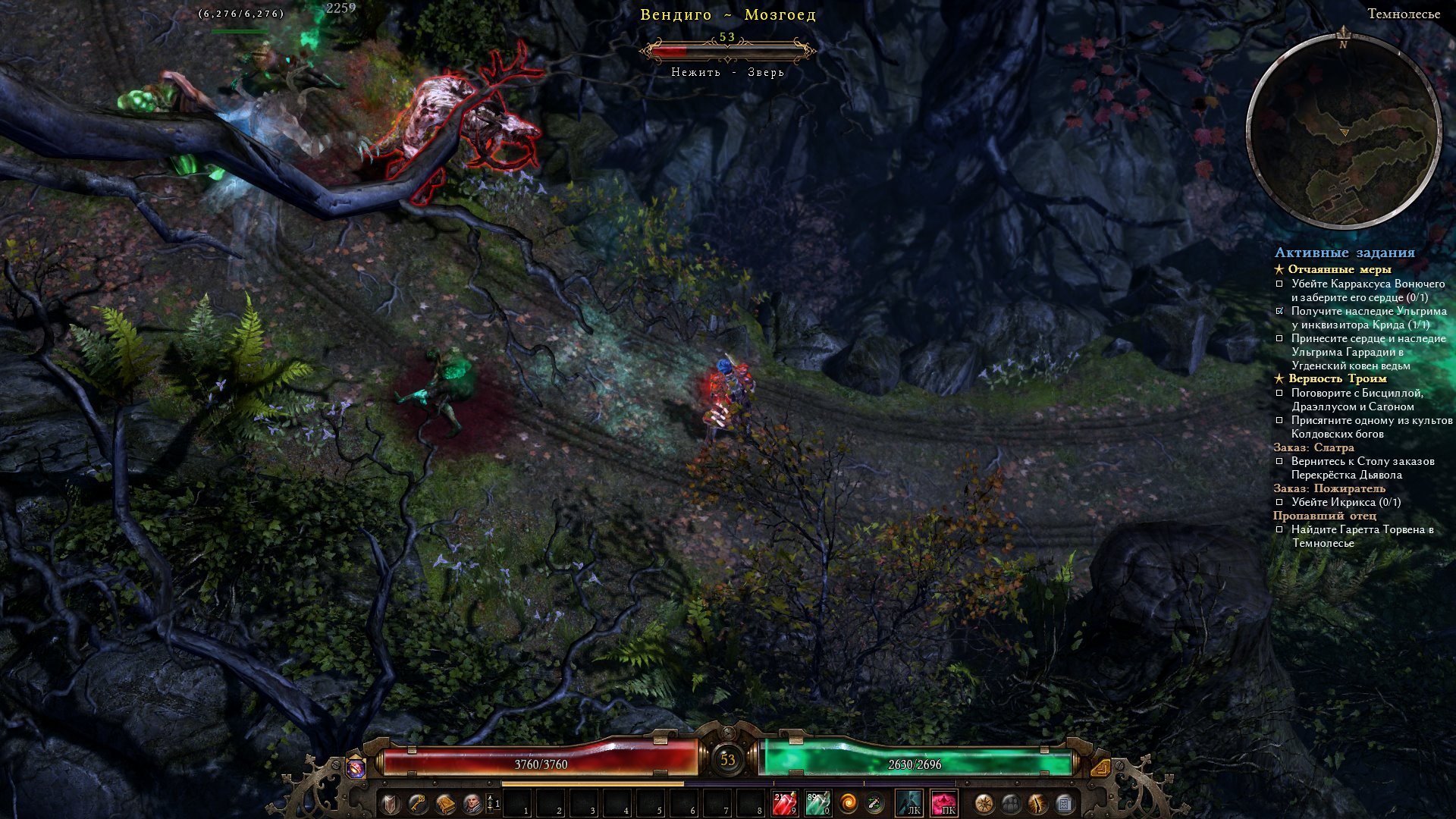Open the golden book icon
The width and height of the screenshot is (1456, 819).
pos(445,803)
